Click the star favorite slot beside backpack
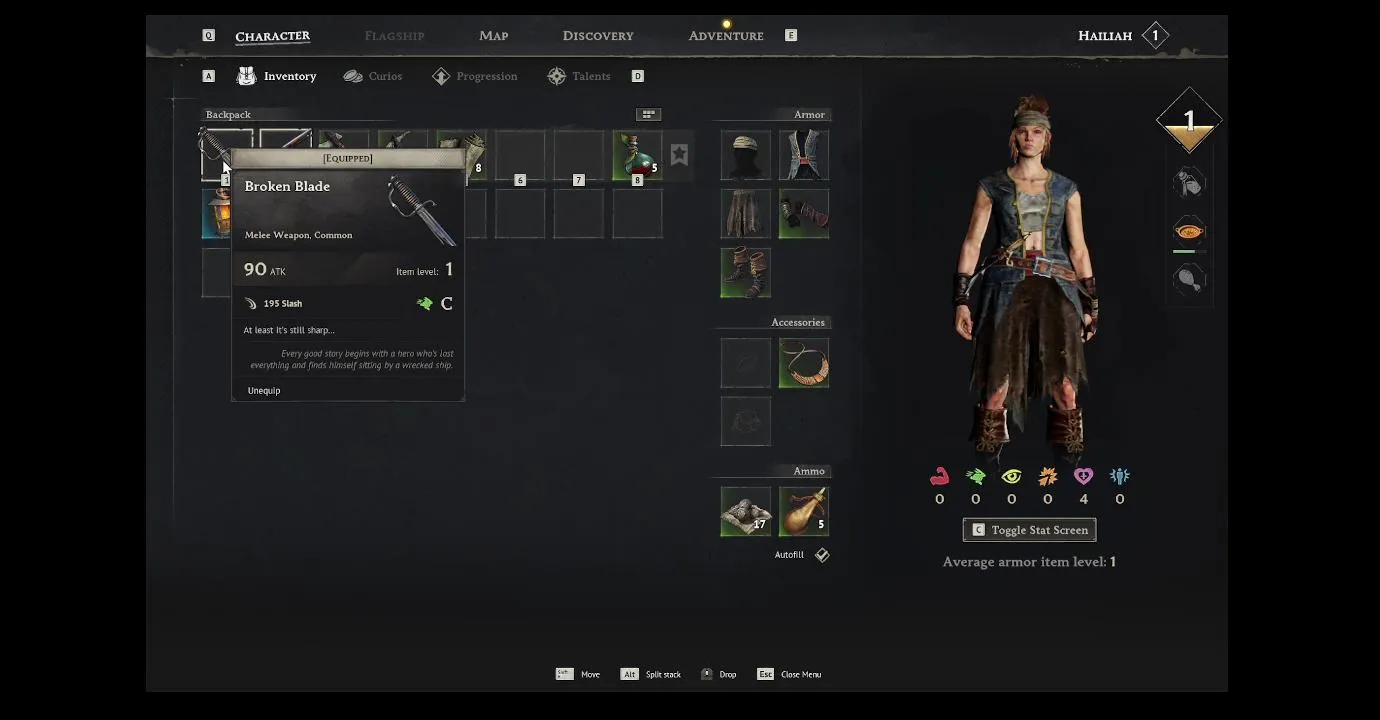The image size is (1380, 720). click(x=679, y=154)
